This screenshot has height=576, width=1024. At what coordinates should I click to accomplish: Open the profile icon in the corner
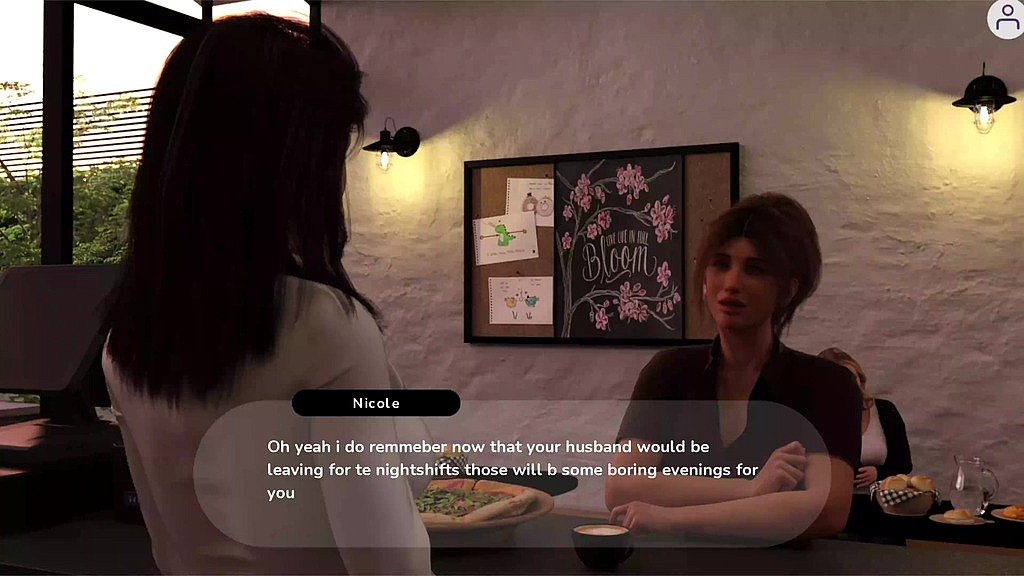coord(1006,19)
